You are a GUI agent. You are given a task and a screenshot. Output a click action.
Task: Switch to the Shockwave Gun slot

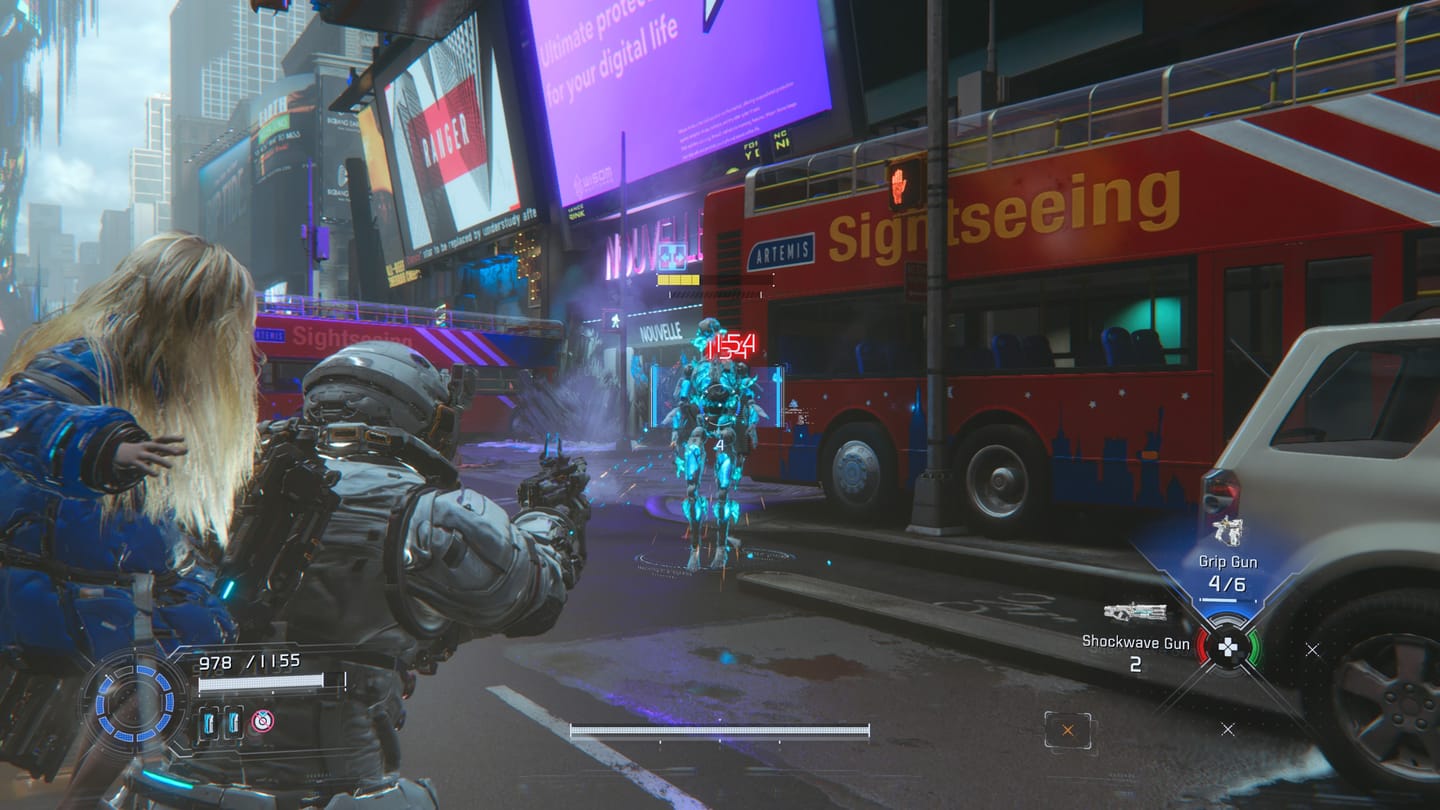tap(1135, 641)
